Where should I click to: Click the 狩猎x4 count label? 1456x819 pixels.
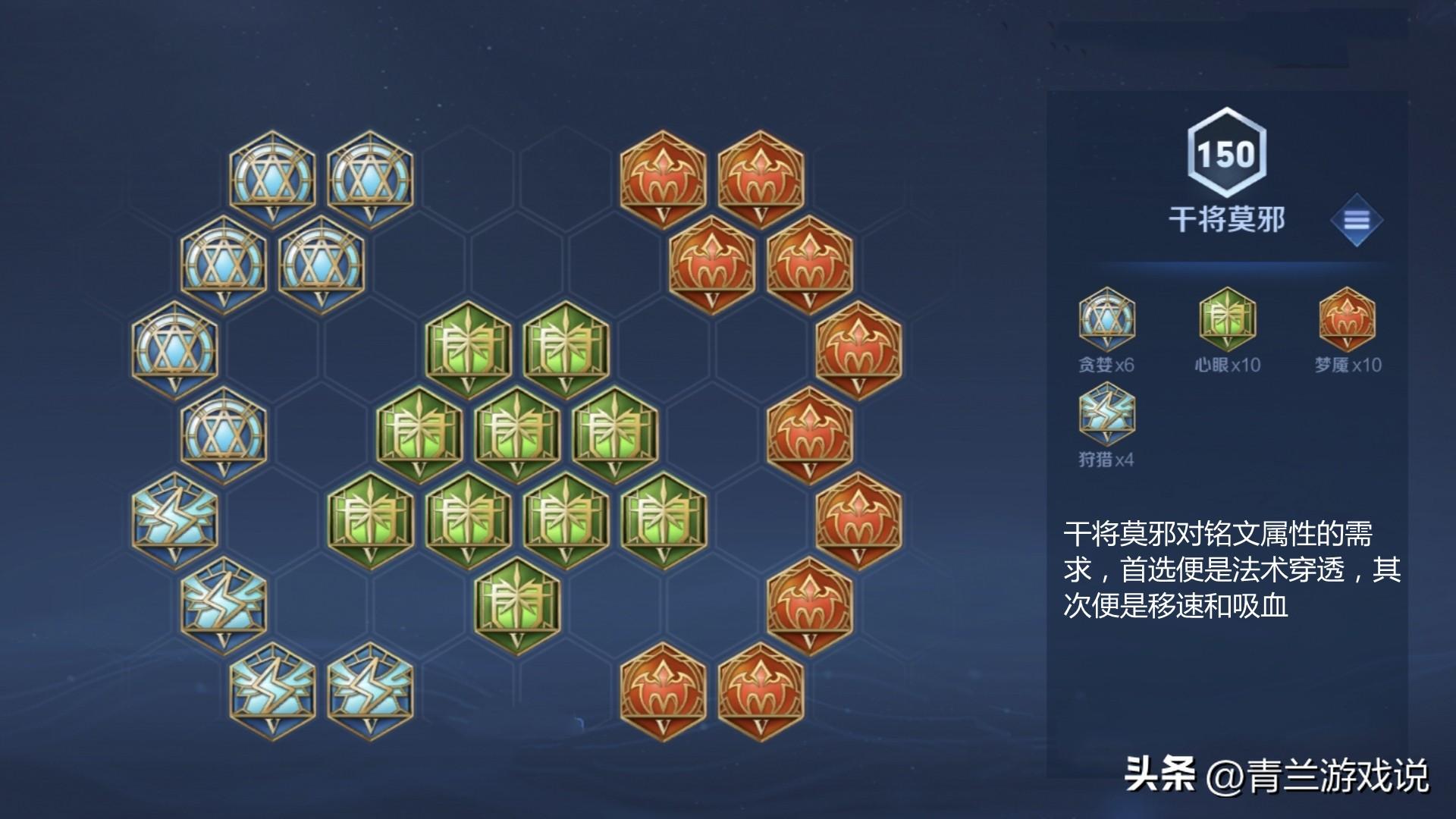(x=1106, y=459)
